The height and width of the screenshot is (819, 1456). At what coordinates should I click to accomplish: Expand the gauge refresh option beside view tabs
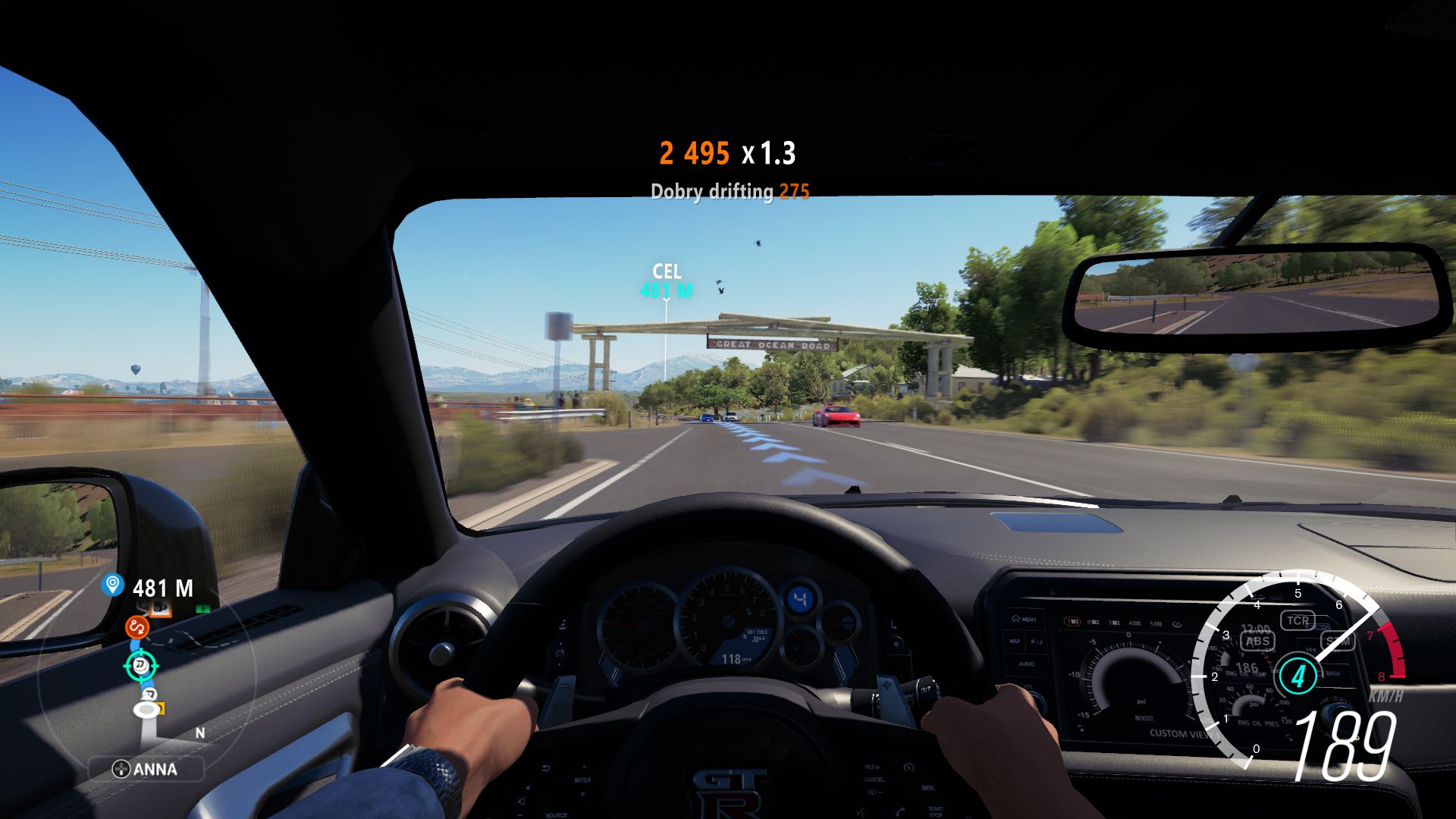coord(1176,623)
